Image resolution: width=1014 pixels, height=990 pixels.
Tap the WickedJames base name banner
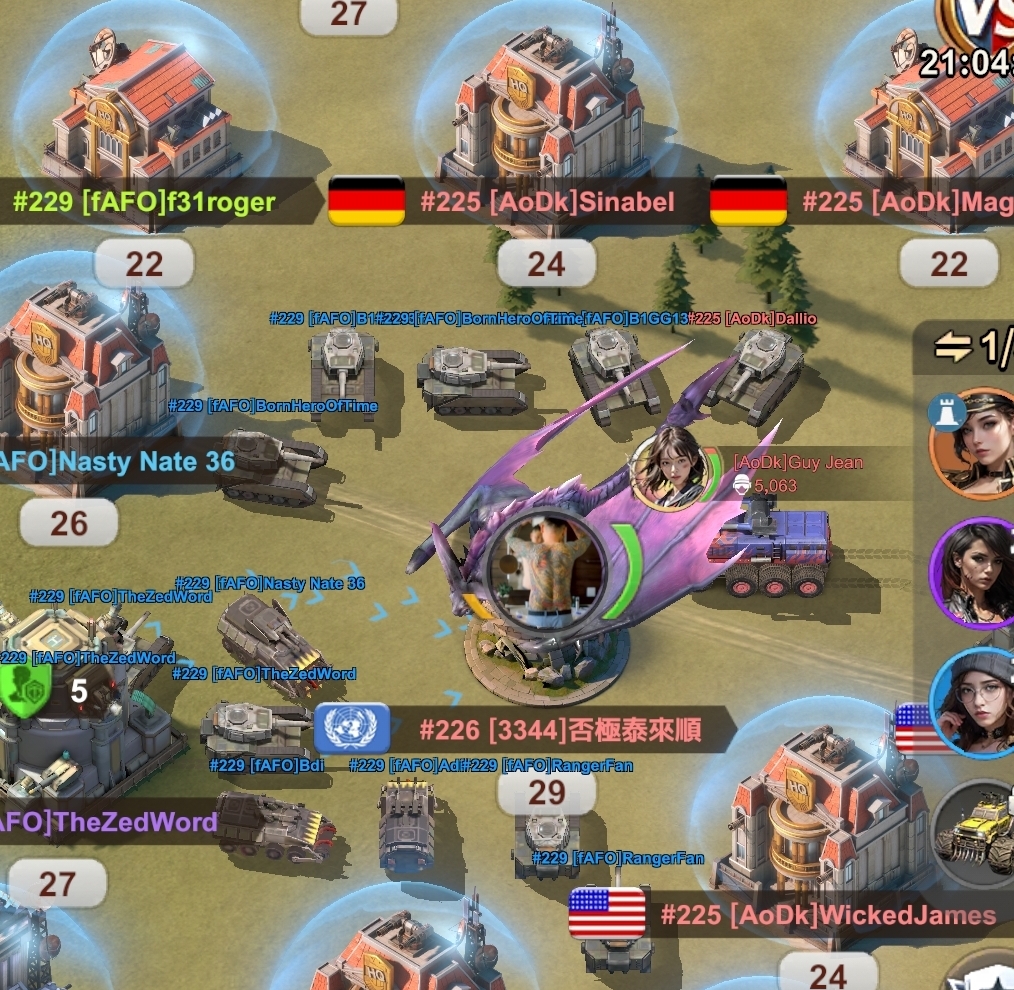tap(828, 914)
